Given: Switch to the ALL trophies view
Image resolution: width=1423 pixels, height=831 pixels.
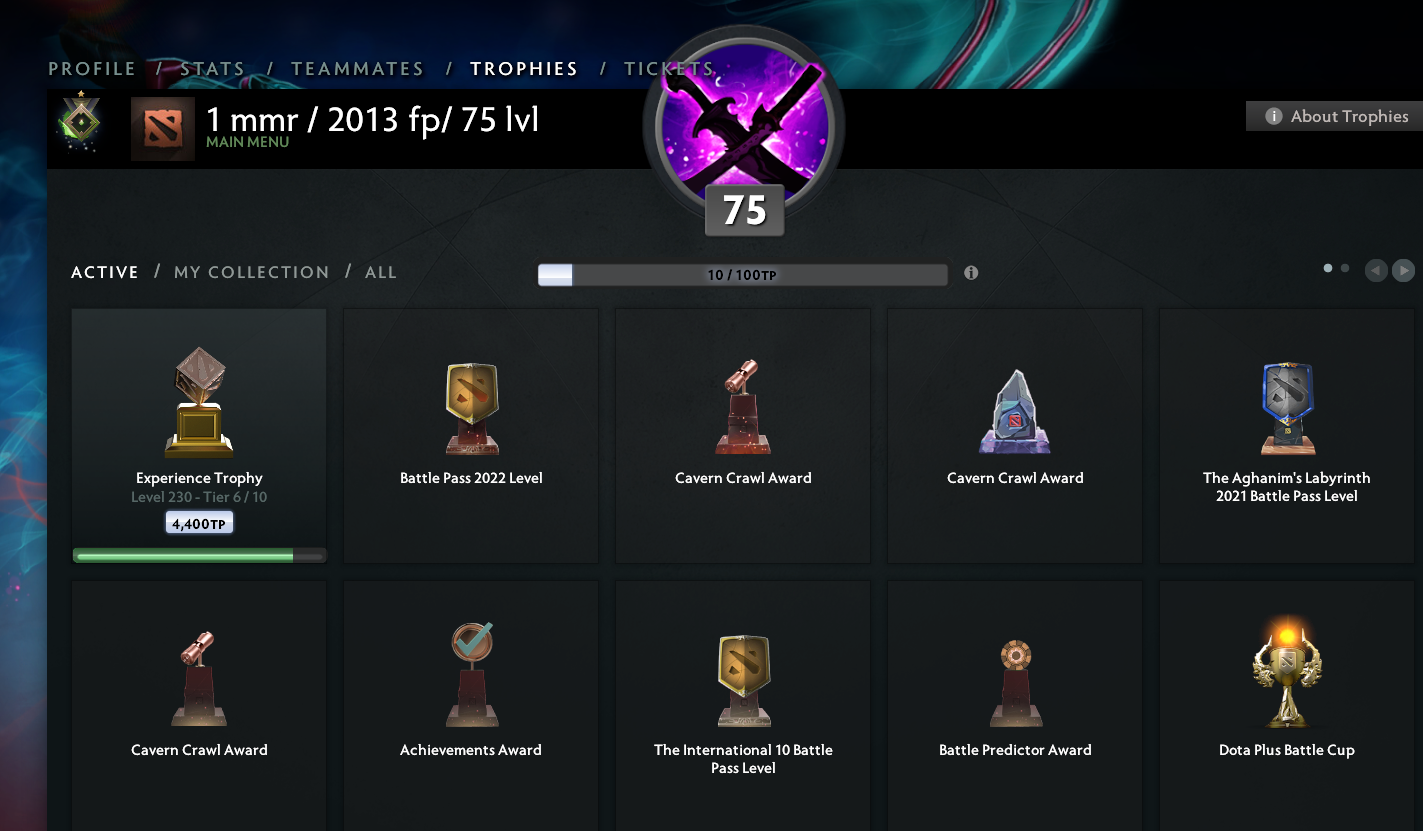Looking at the screenshot, I should 380,271.
